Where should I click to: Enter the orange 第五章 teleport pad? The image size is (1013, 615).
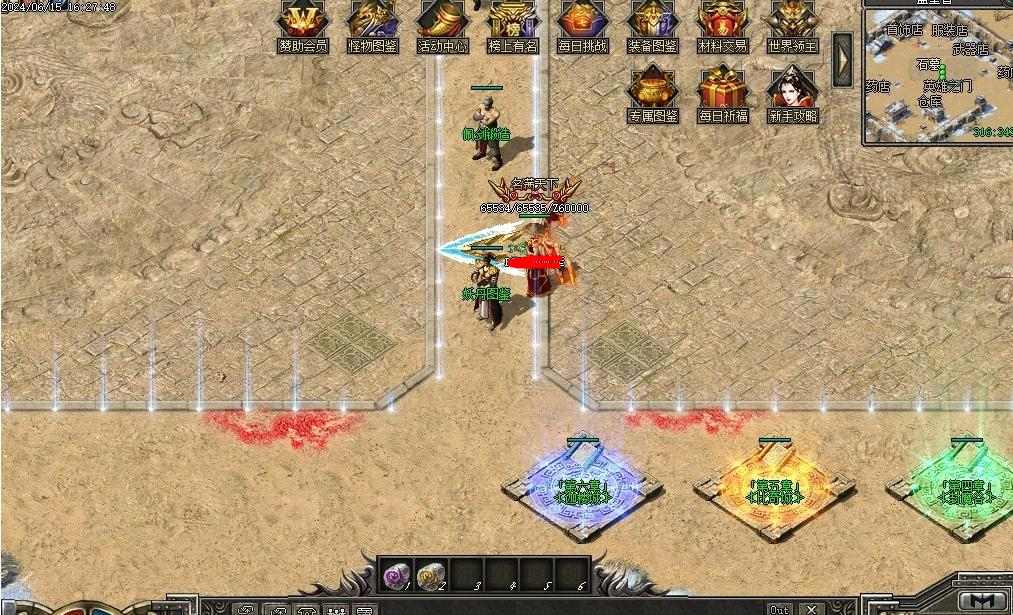click(775, 488)
